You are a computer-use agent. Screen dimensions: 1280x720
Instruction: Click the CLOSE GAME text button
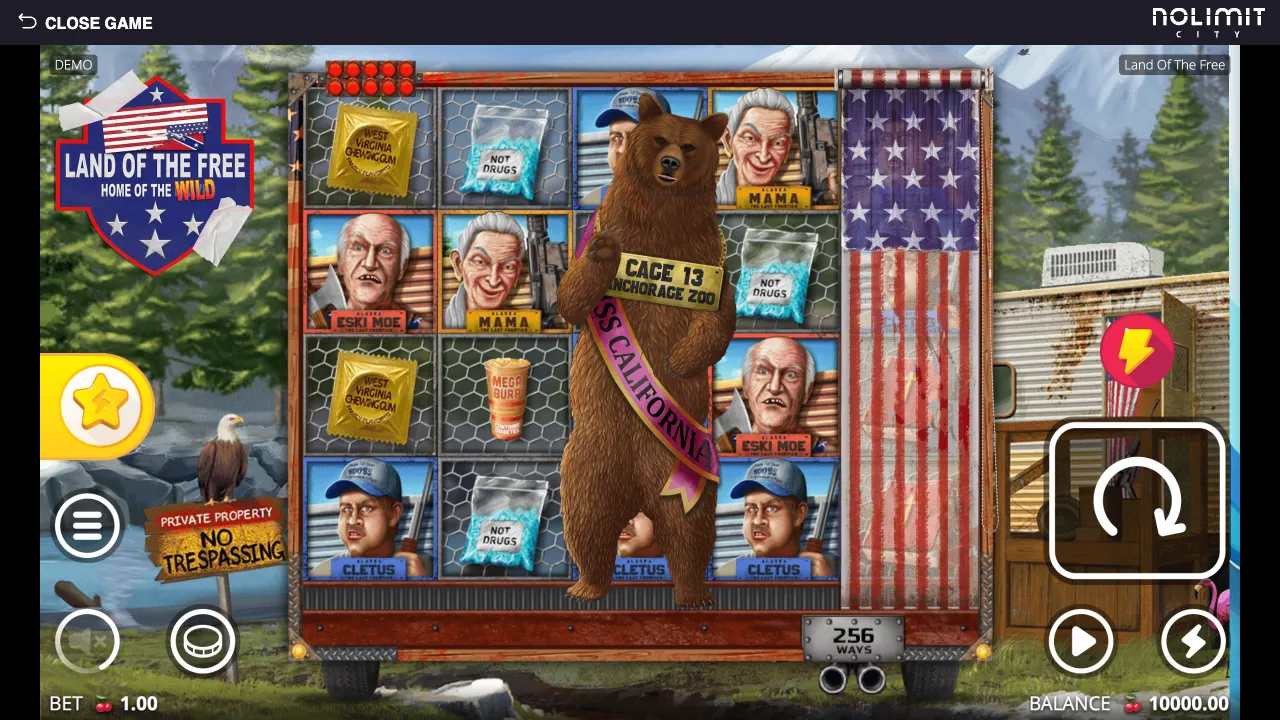click(99, 22)
